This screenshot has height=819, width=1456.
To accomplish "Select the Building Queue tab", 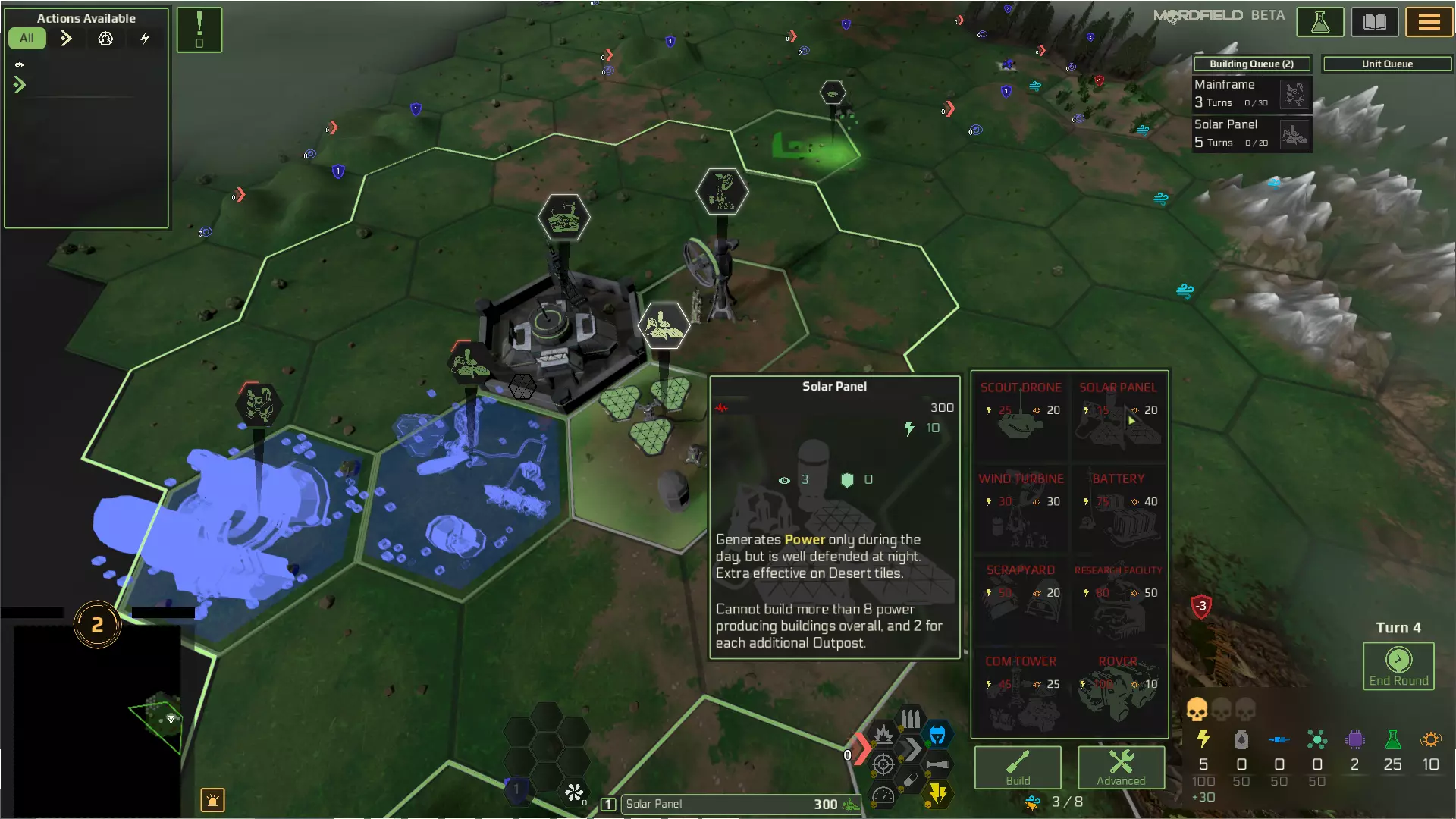I will pyautogui.click(x=1251, y=64).
